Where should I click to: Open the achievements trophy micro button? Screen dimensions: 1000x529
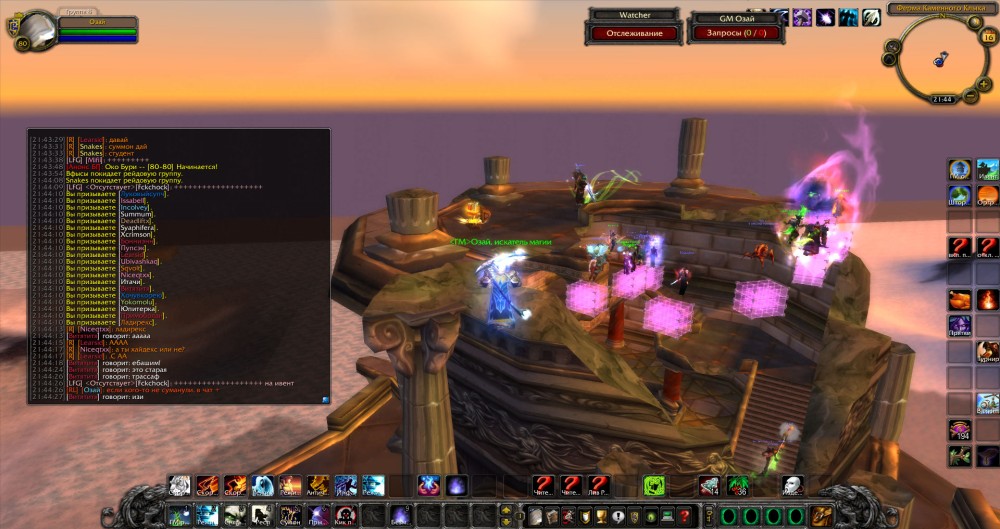pos(601,516)
